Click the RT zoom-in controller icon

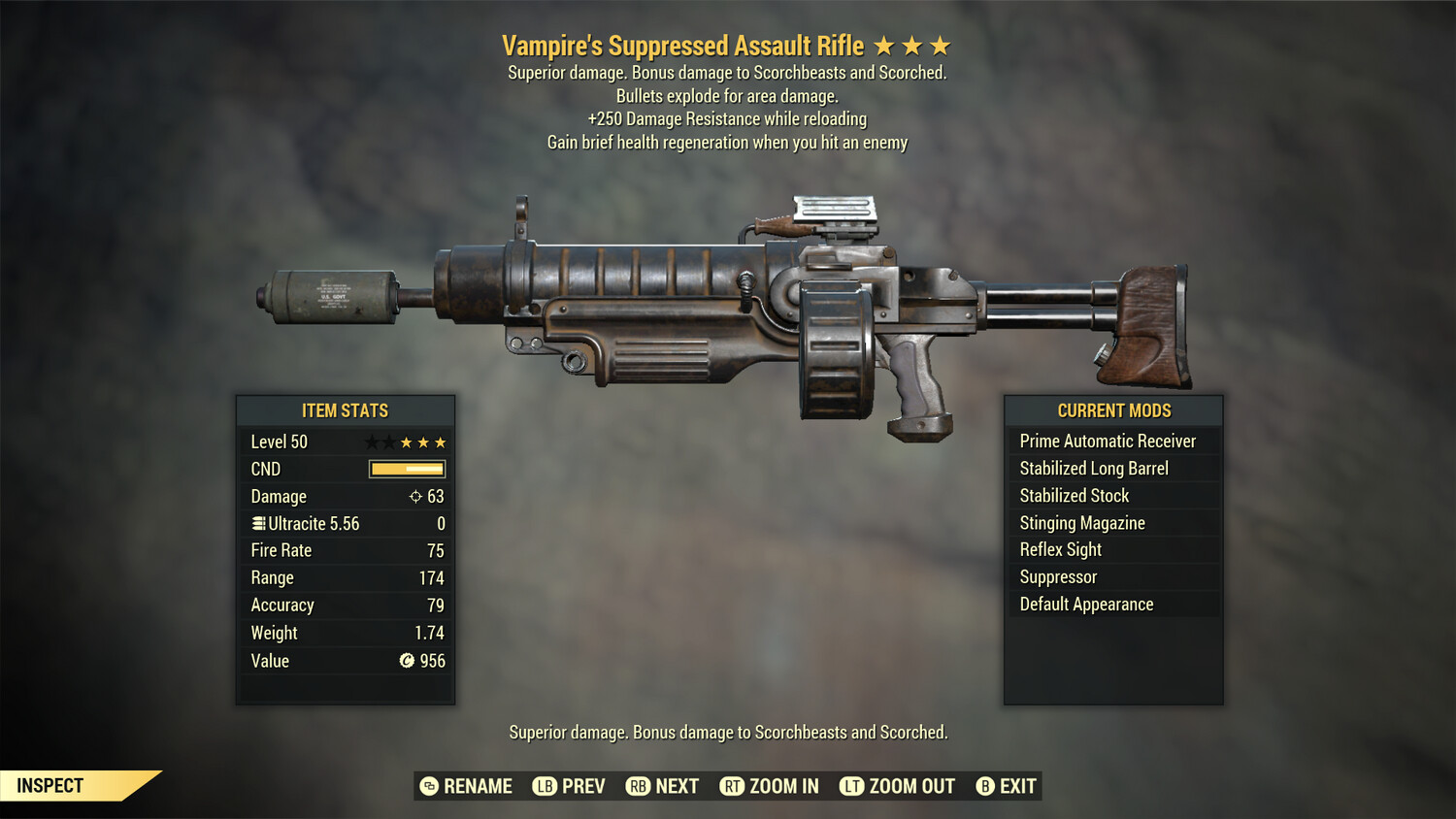[x=734, y=786]
